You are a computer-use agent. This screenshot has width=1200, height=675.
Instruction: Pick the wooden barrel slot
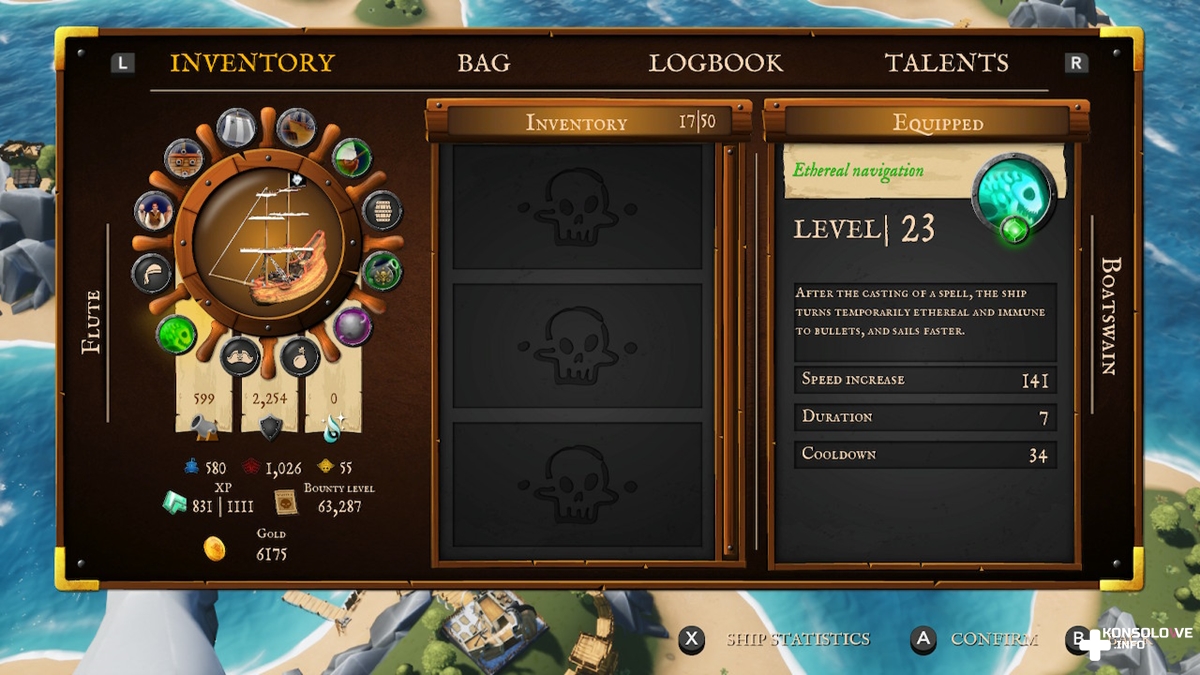click(x=382, y=210)
